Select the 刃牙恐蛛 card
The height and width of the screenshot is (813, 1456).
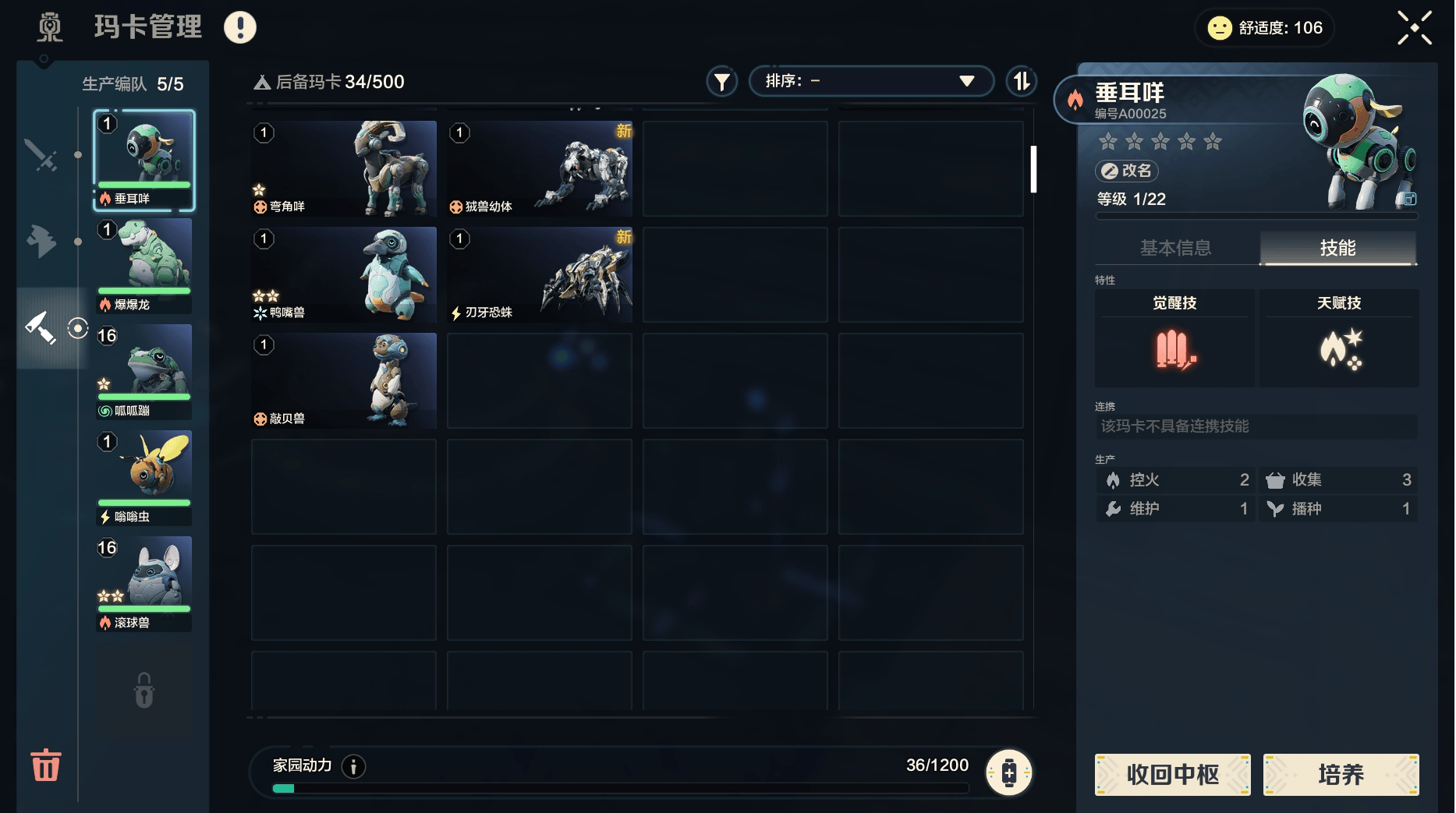(540, 274)
